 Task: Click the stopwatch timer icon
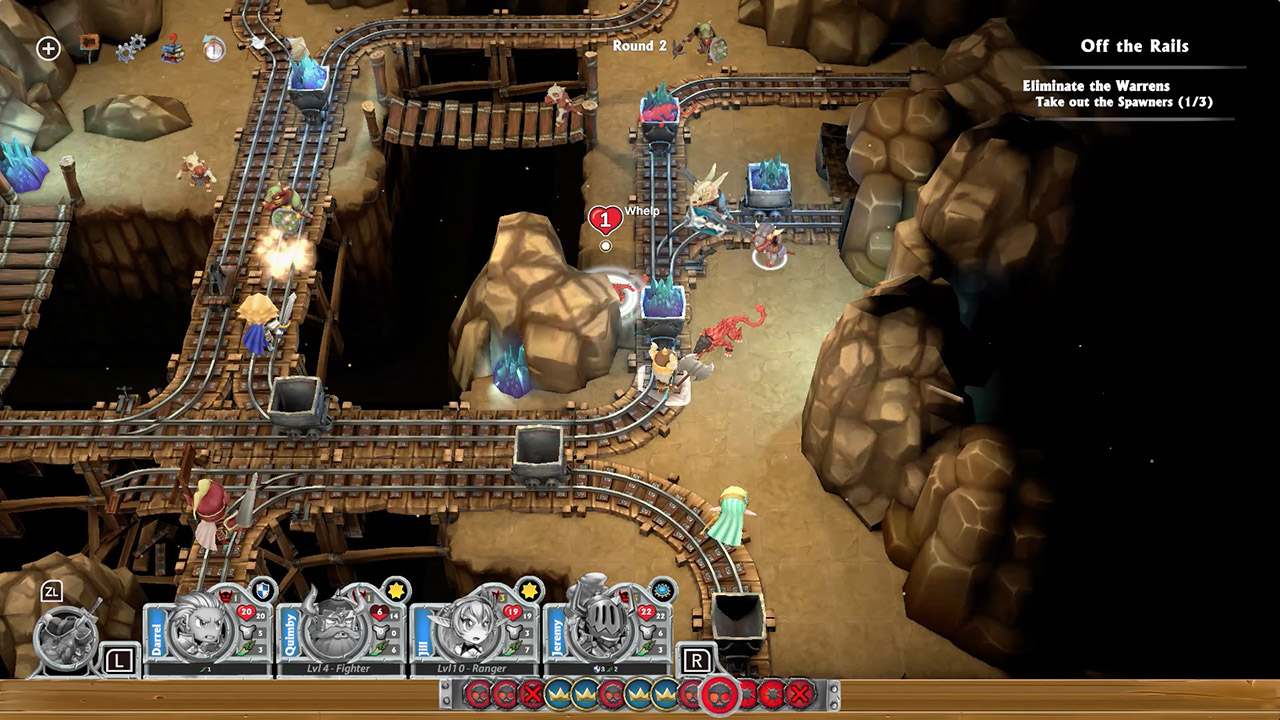(215, 46)
